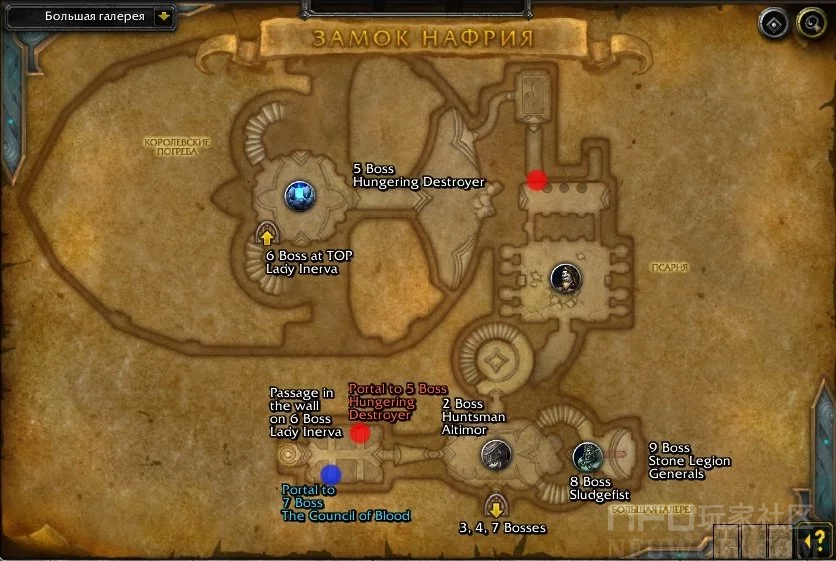Click the boss portrait icon near Псарня
The width and height of the screenshot is (836, 561).
pos(564,277)
